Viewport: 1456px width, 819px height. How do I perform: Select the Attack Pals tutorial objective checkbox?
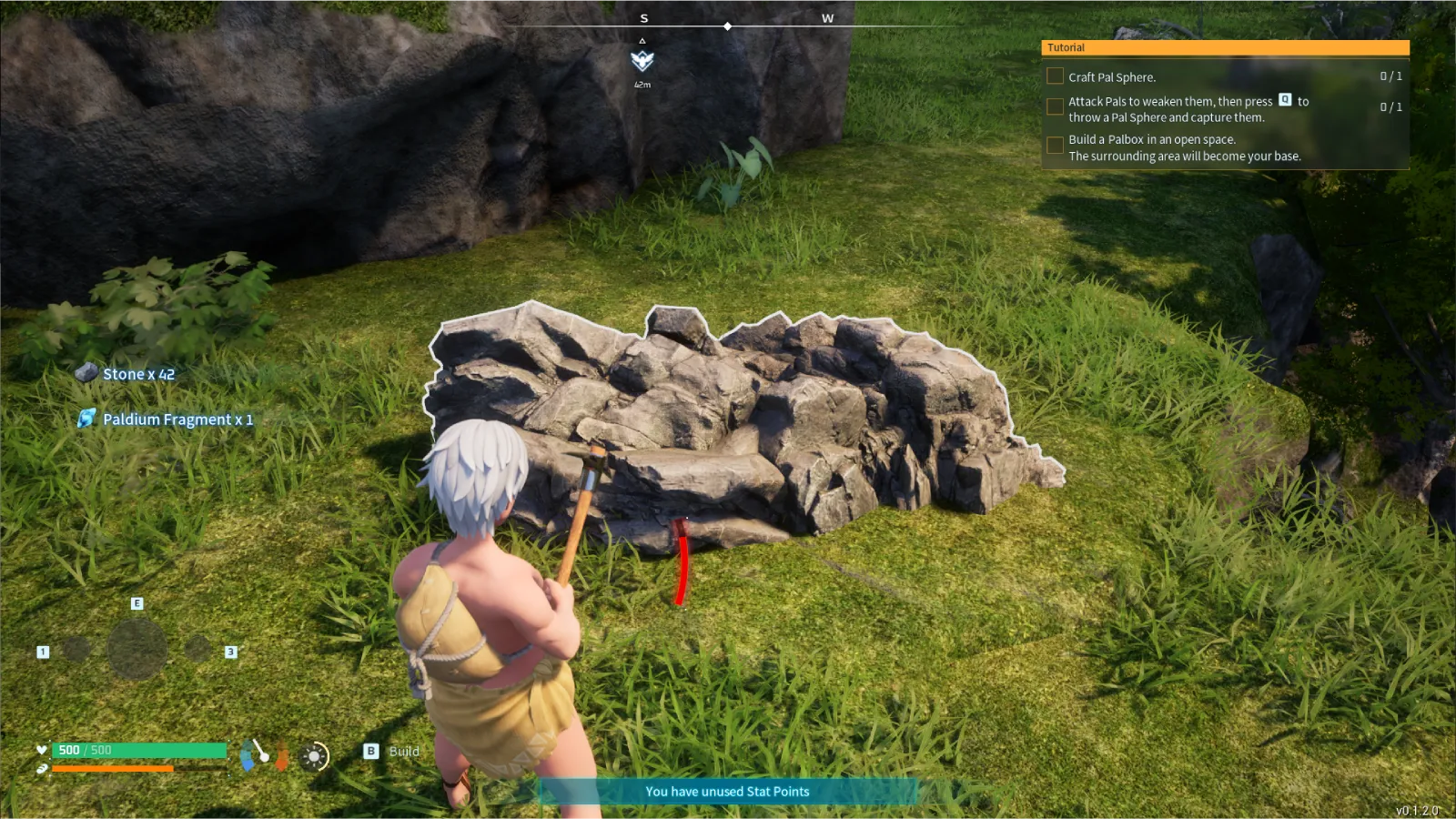[1055, 107]
